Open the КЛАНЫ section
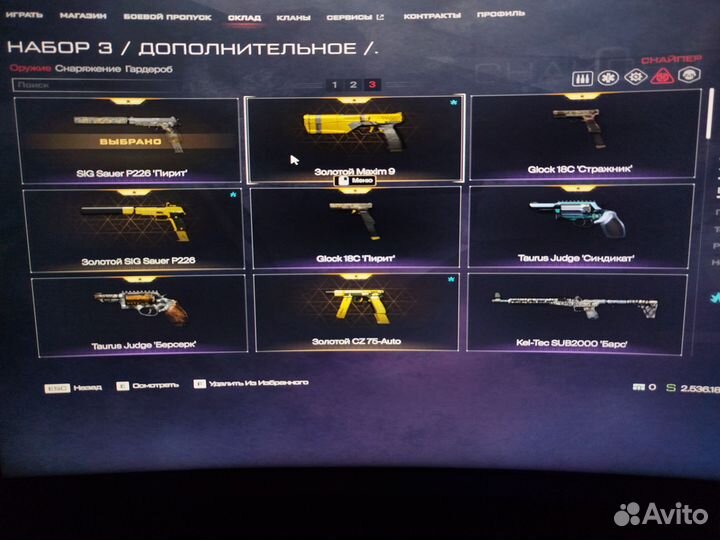 pos(292,17)
